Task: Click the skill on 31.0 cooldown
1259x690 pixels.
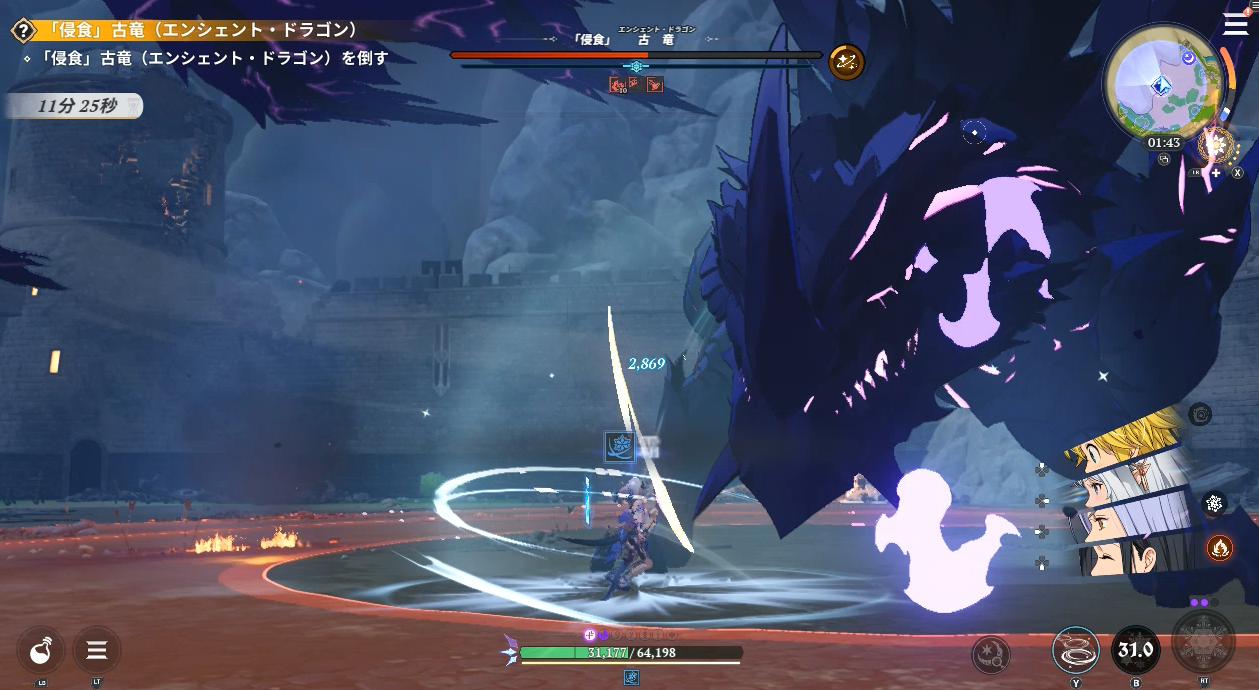Action: (1135, 651)
